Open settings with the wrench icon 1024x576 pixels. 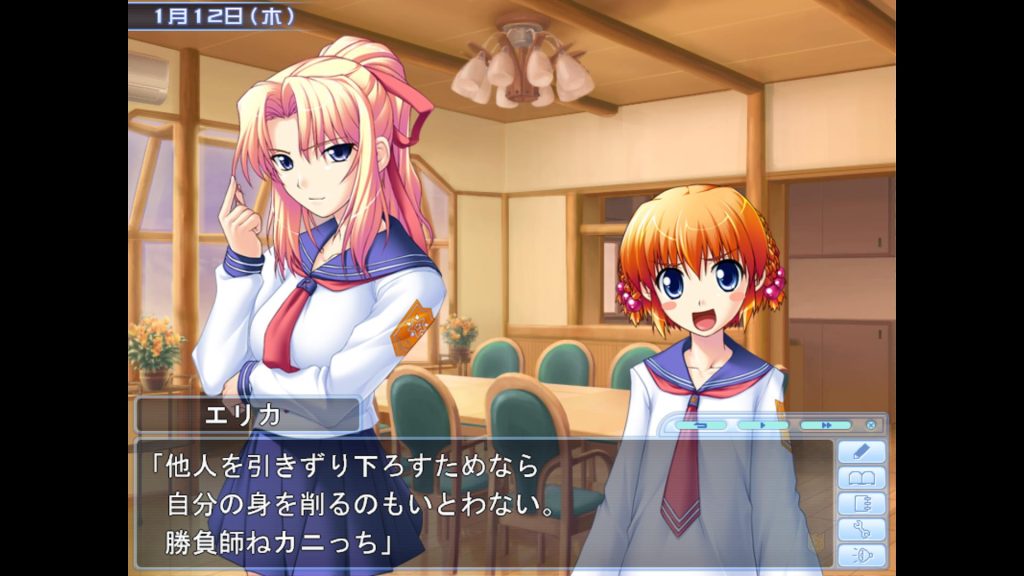[x=861, y=530]
